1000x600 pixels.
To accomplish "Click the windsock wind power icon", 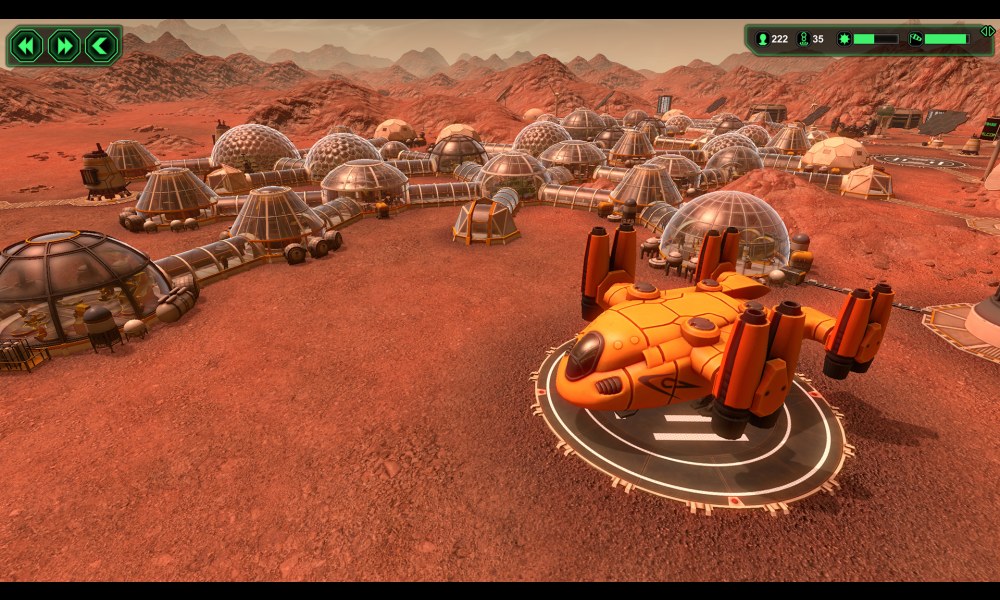I will tap(915, 39).
